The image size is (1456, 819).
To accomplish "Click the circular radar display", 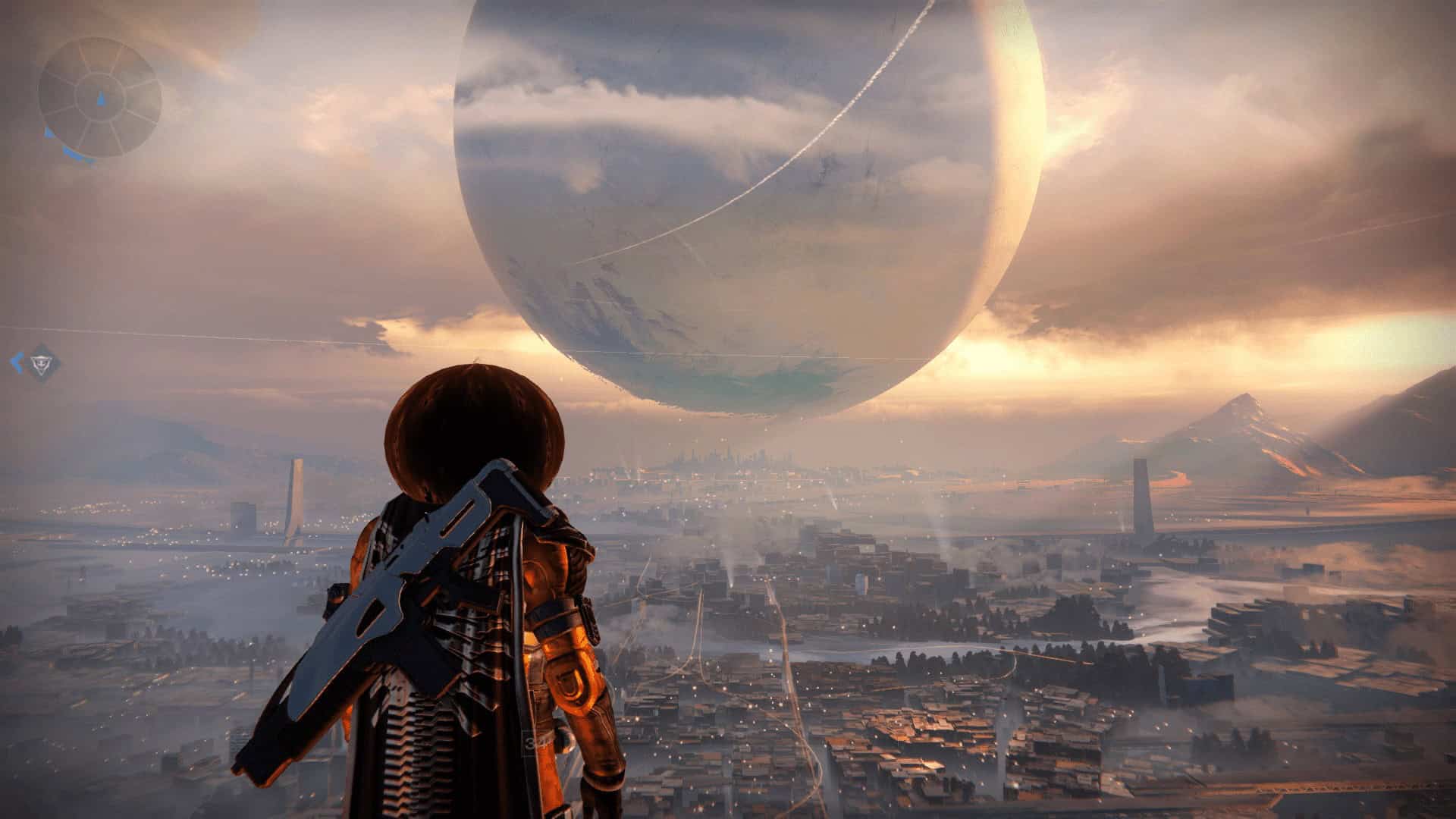I will click(100, 96).
